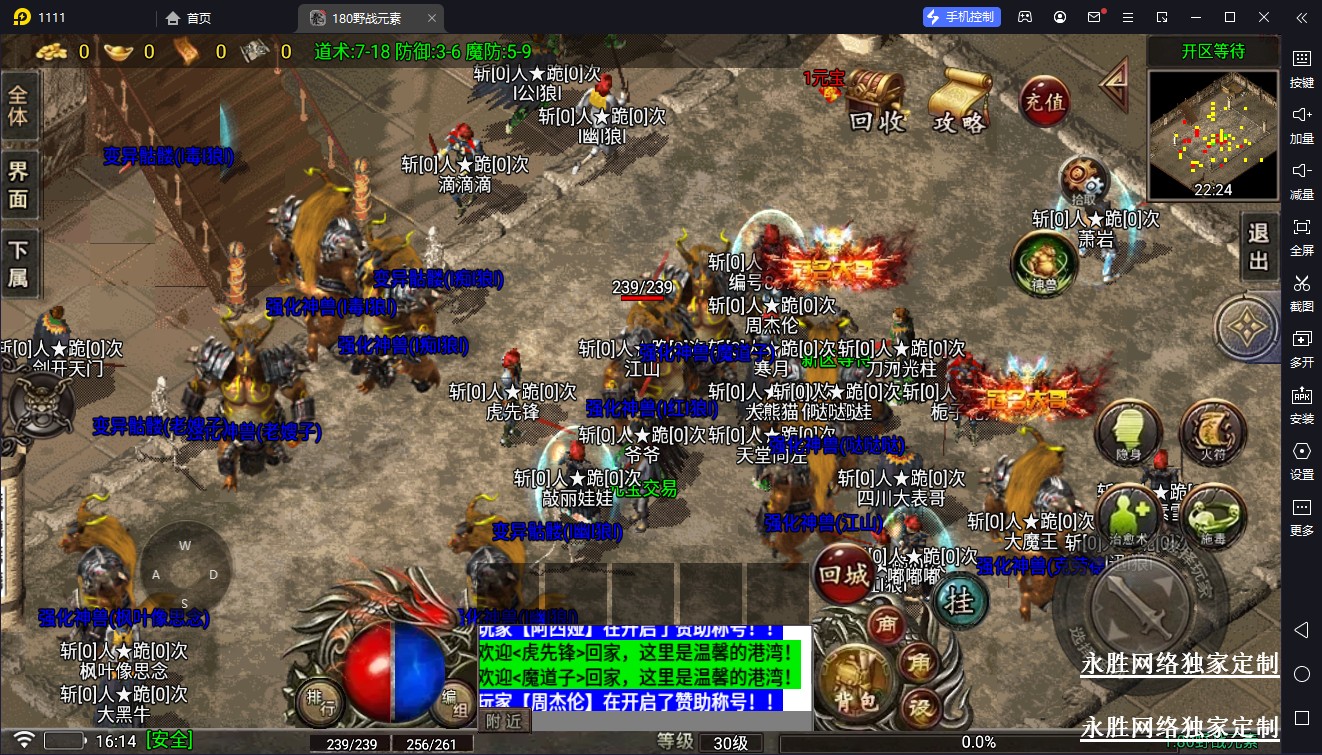Tap the red 充值 recharge button
Image resolution: width=1322 pixels, height=755 pixels.
click(x=1043, y=101)
